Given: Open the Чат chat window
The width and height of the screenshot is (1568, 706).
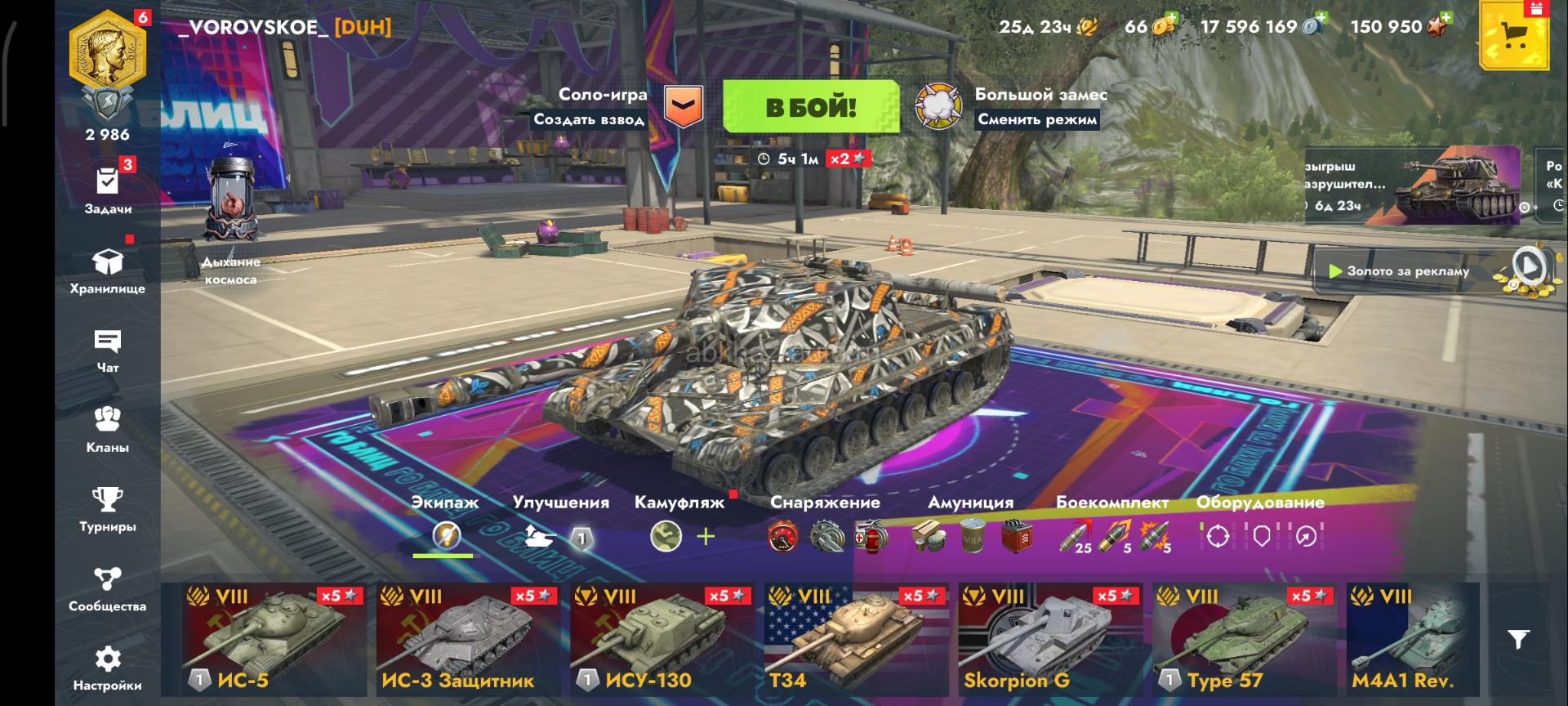Looking at the screenshot, I should click(108, 350).
